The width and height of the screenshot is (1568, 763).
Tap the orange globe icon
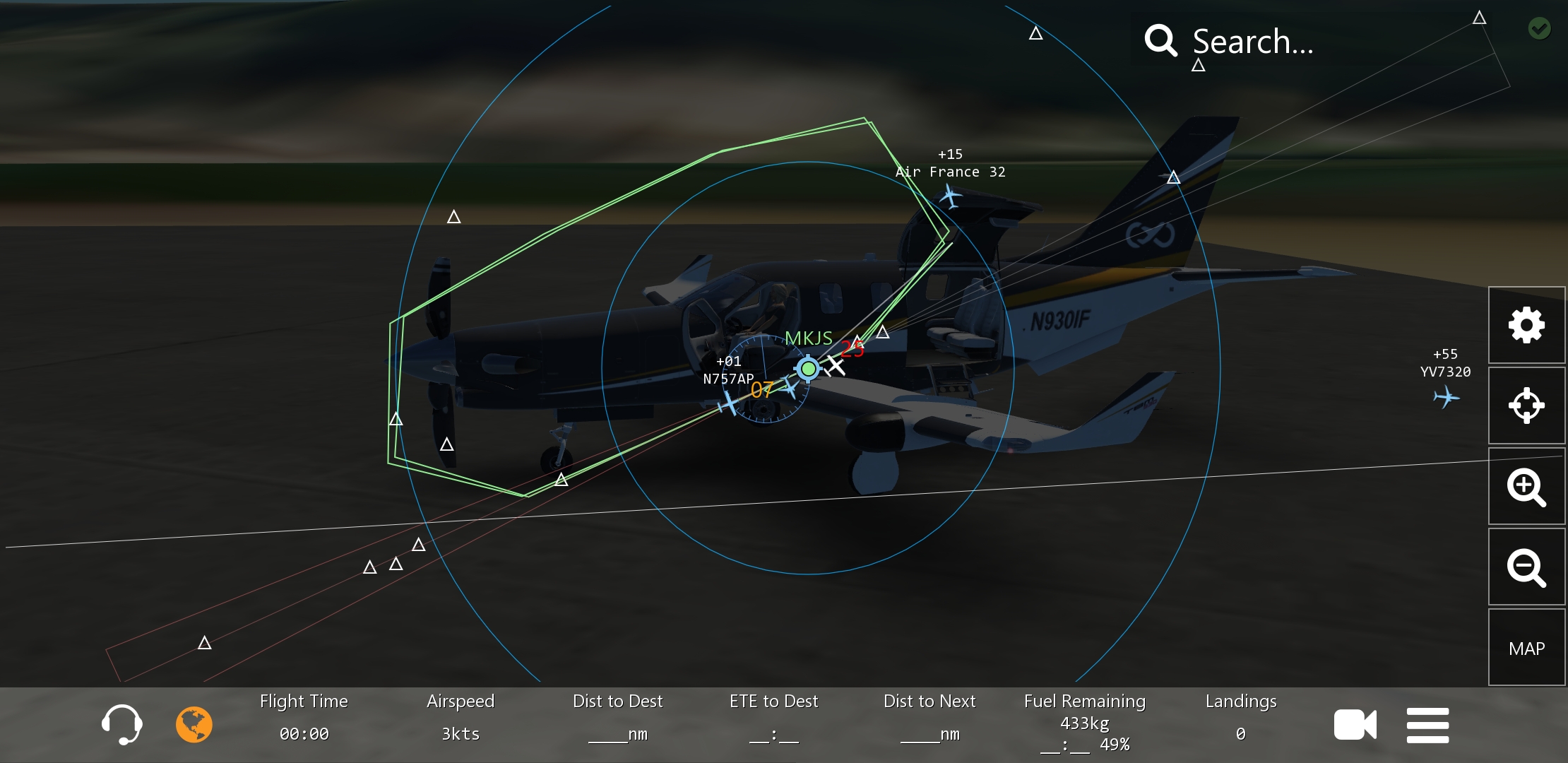[x=194, y=724]
